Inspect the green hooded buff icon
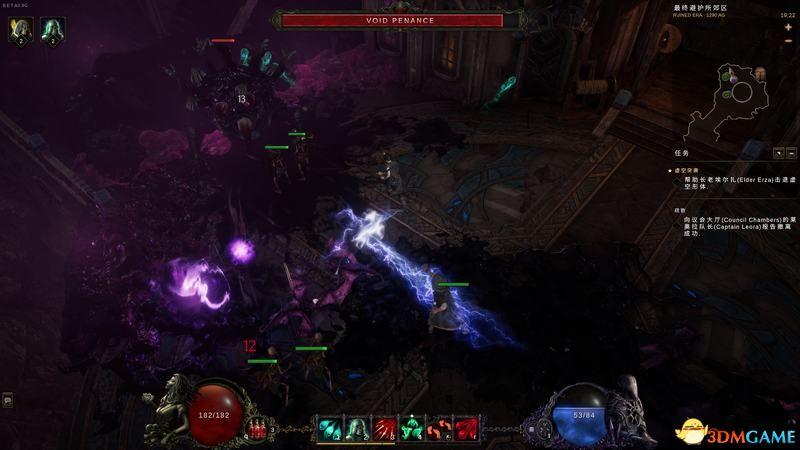The image size is (800, 450). (49, 31)
